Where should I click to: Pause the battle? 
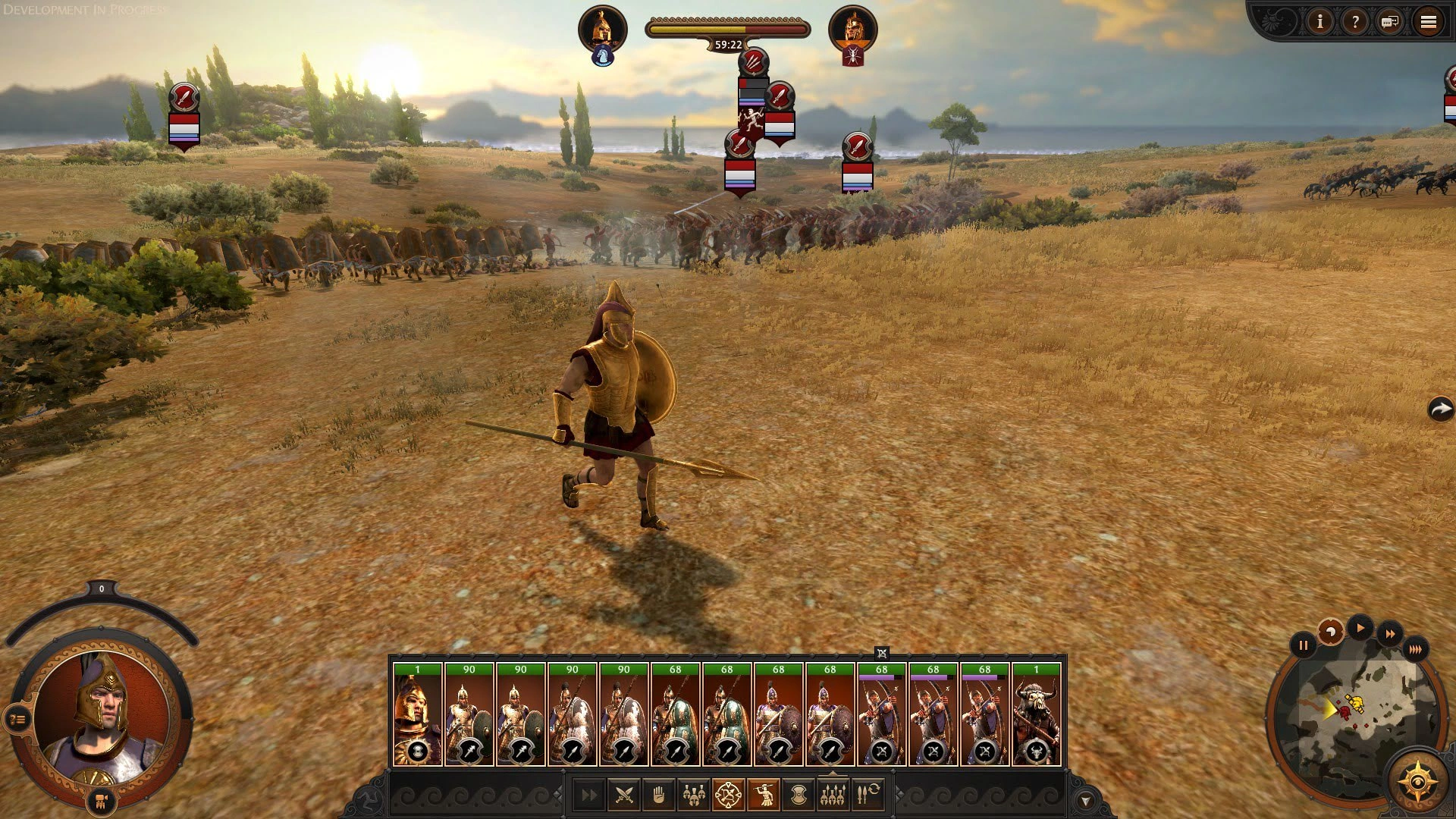1303,646
